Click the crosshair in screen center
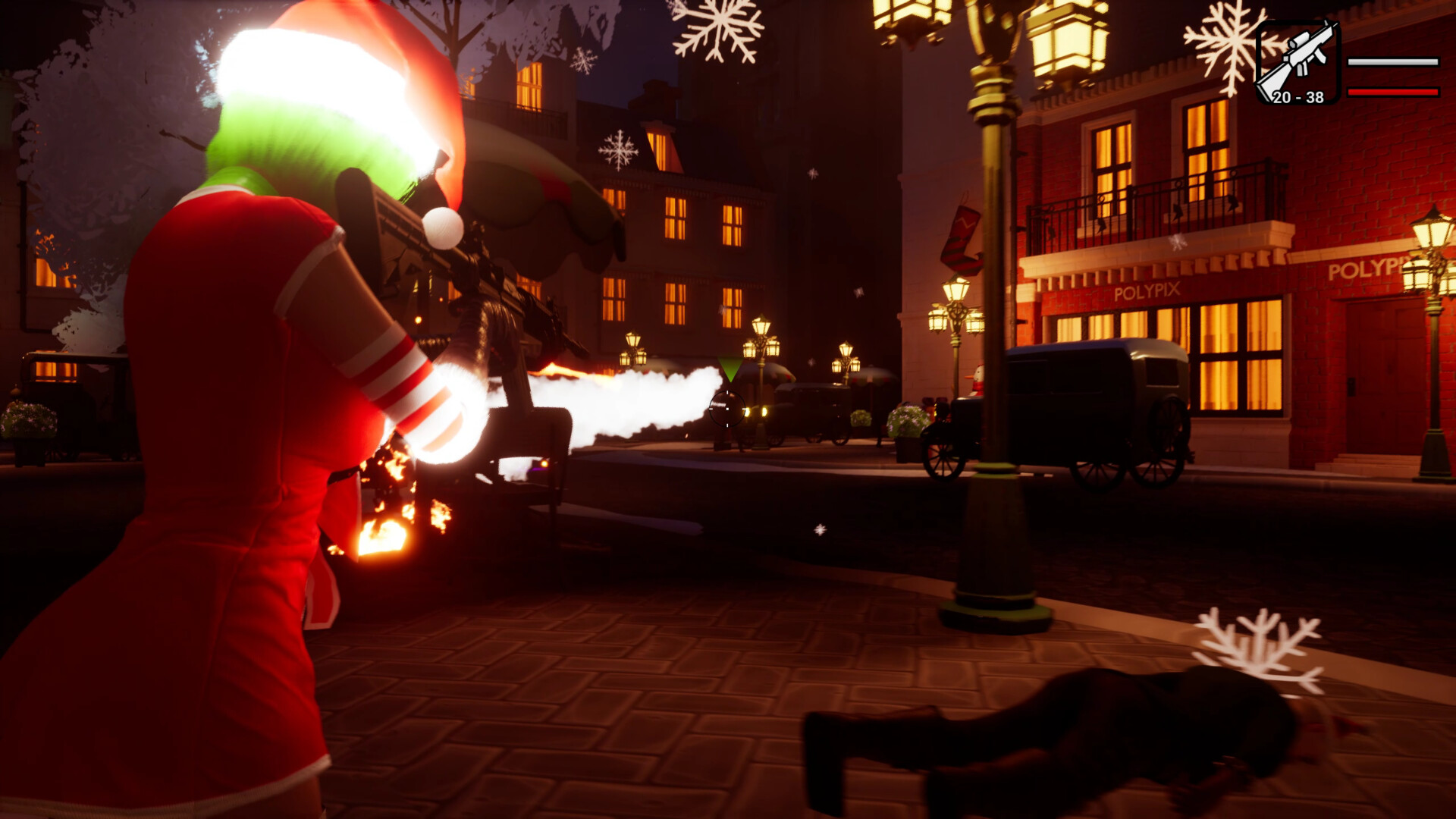This screenshot has width=1456, height=819. tap(726, 410)
